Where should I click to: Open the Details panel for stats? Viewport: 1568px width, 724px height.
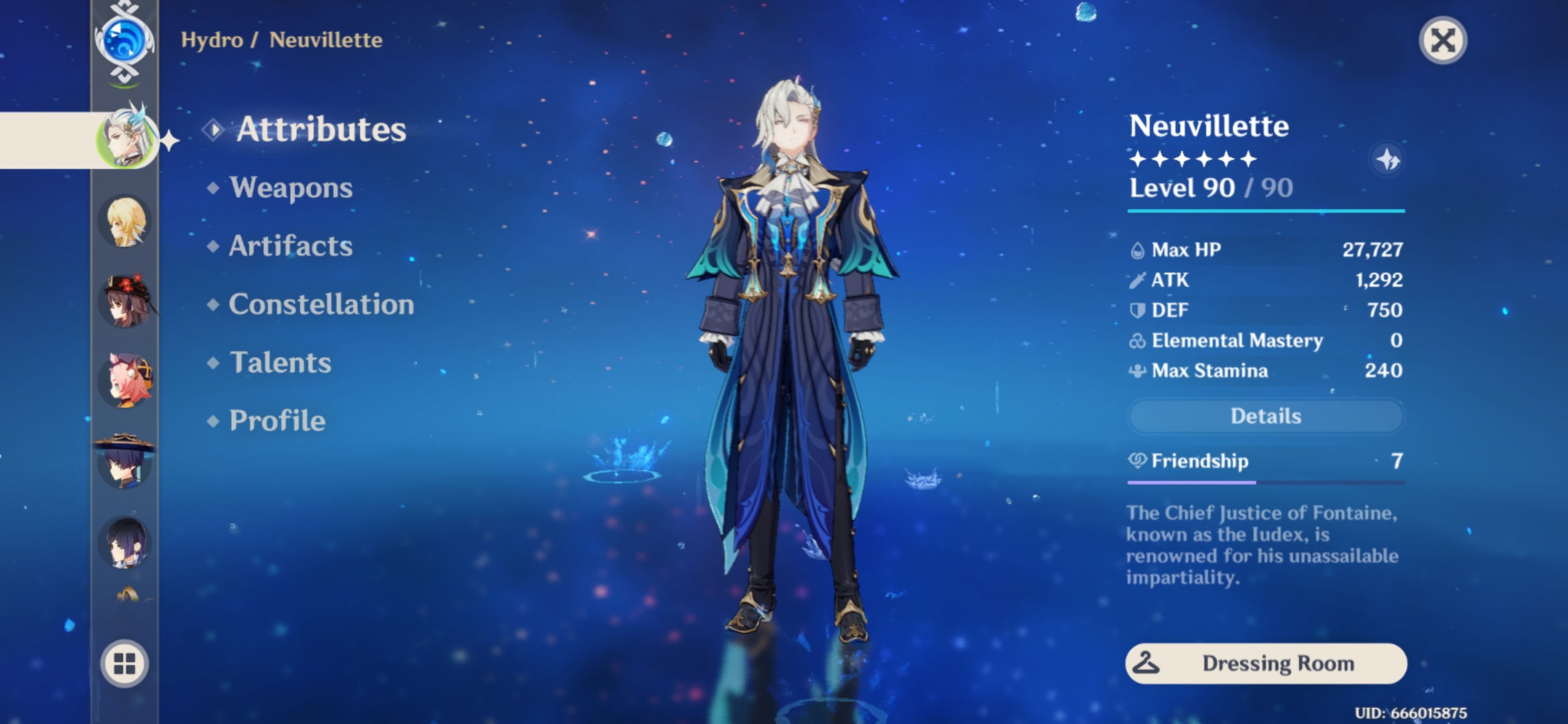pos(1265,416)
